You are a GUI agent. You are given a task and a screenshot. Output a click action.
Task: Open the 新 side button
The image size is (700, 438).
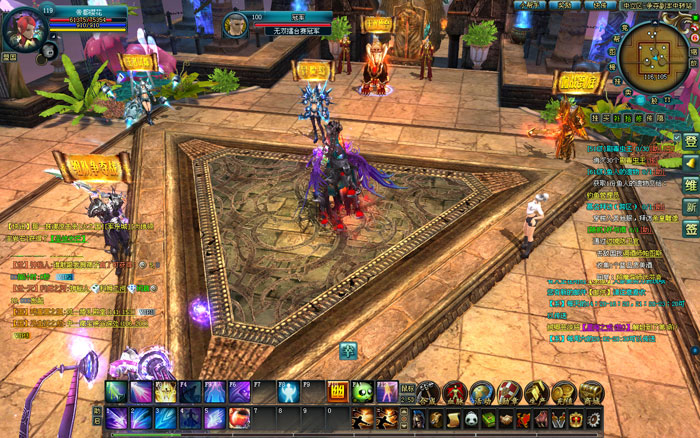[690, 205]
